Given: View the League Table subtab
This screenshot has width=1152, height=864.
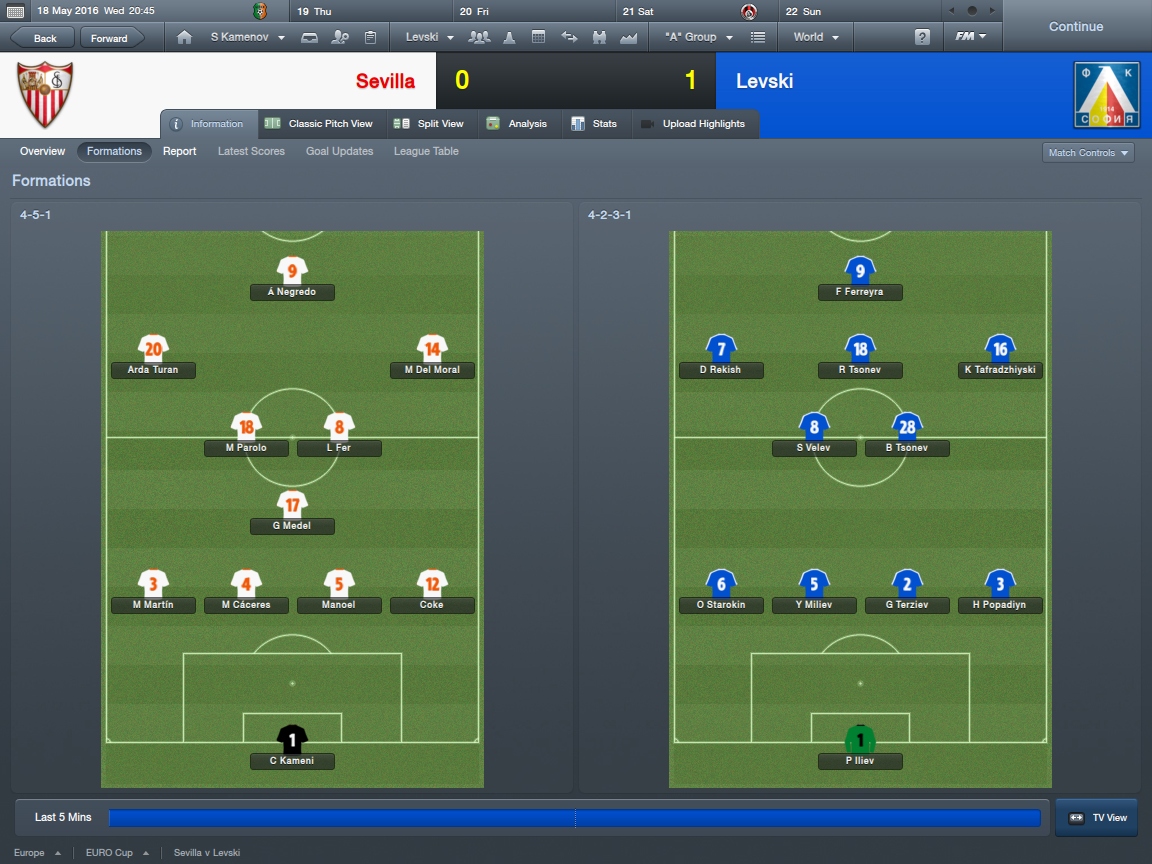Looking at the screenshot, I should pos(426,151).
